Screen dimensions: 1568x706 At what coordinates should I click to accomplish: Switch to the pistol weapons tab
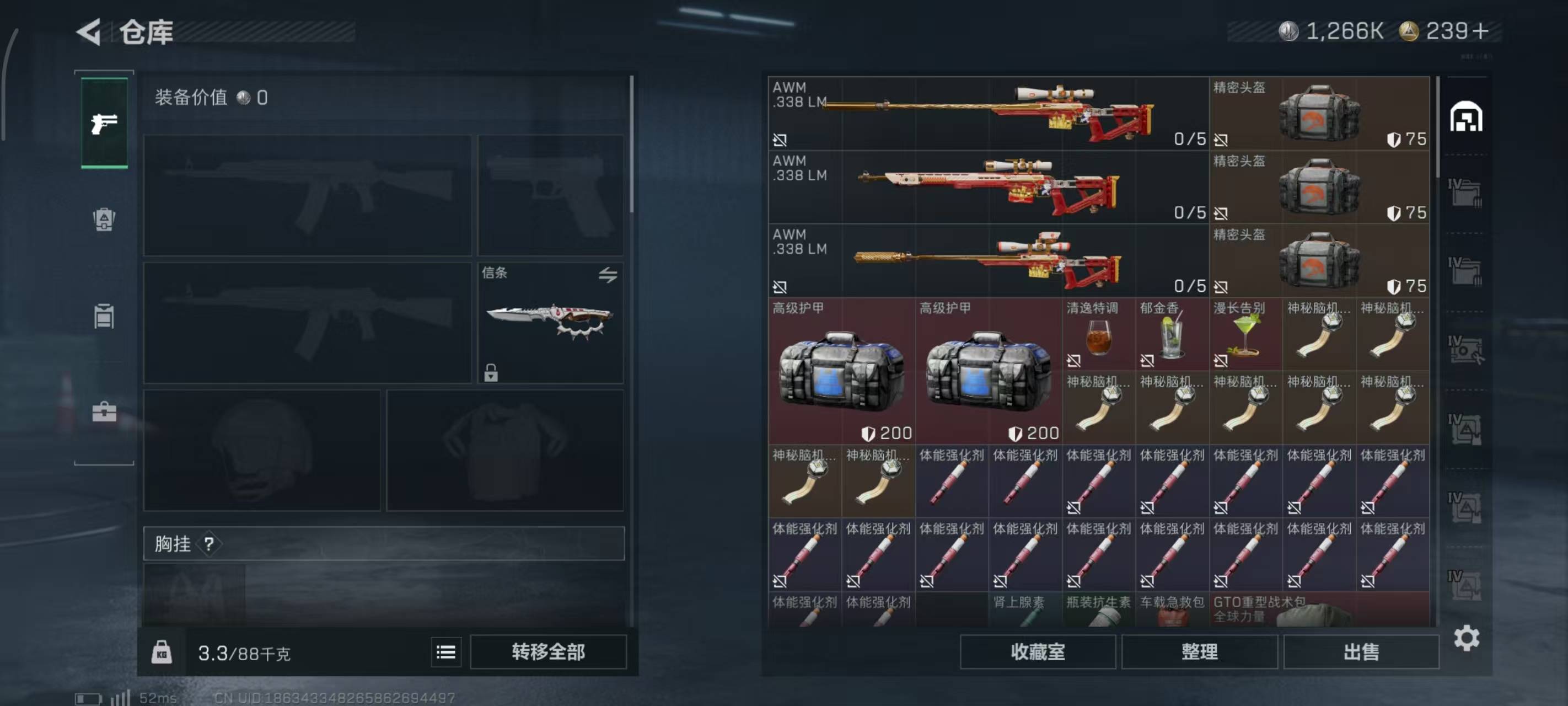(104, 124)
